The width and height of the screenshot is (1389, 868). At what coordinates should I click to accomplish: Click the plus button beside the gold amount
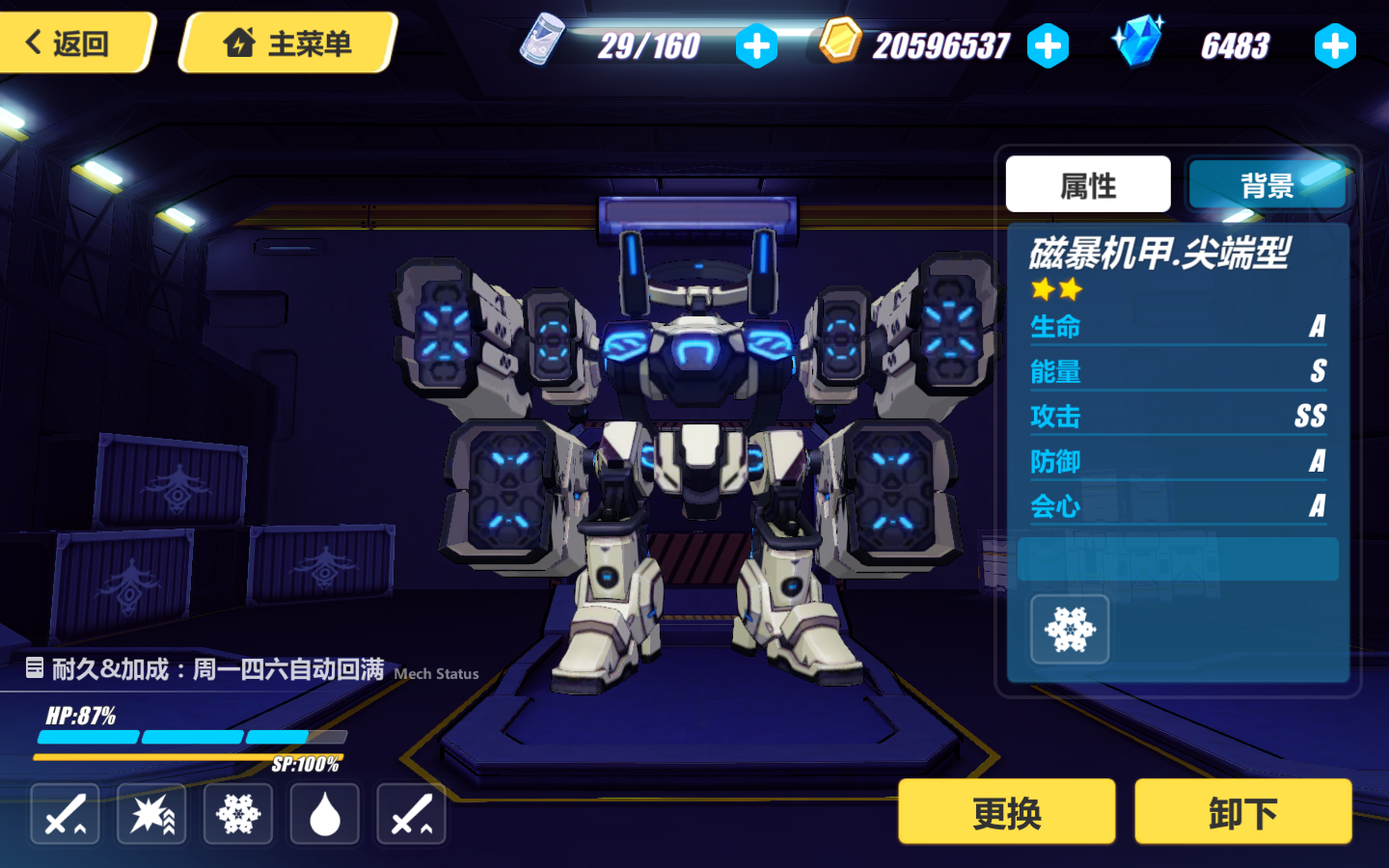point(1047,44)
